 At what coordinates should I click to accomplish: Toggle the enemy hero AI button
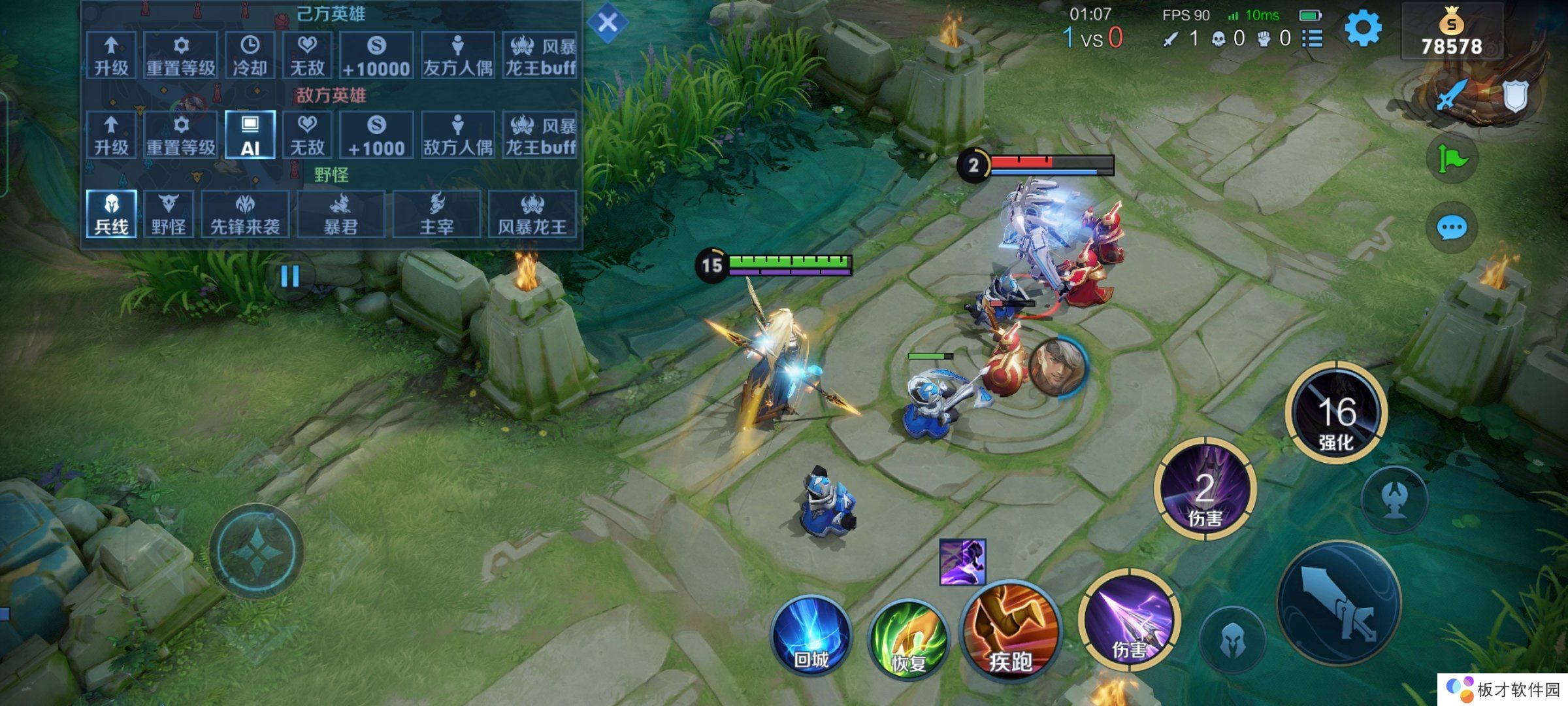250,135
